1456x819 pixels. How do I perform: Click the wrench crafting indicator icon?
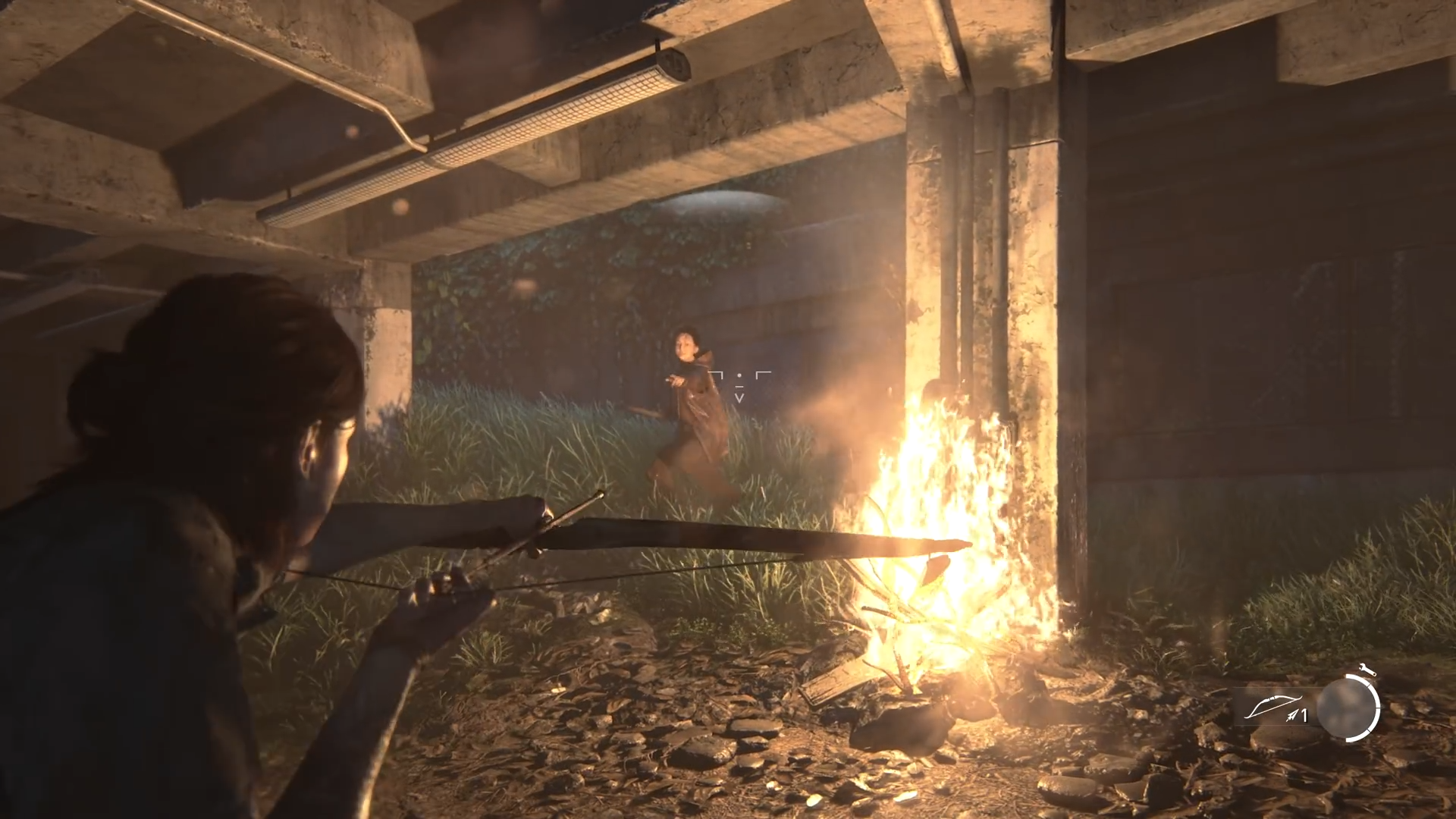point(1367,669)
